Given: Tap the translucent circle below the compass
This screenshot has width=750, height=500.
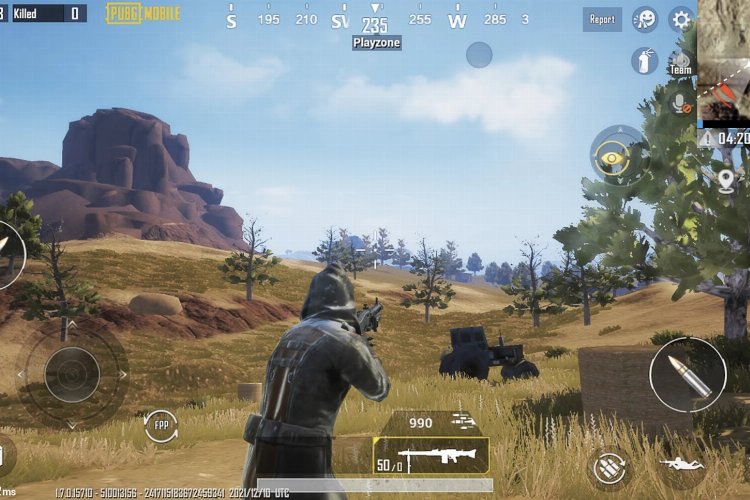Looking at the screenshot, I should coord(479,55).
